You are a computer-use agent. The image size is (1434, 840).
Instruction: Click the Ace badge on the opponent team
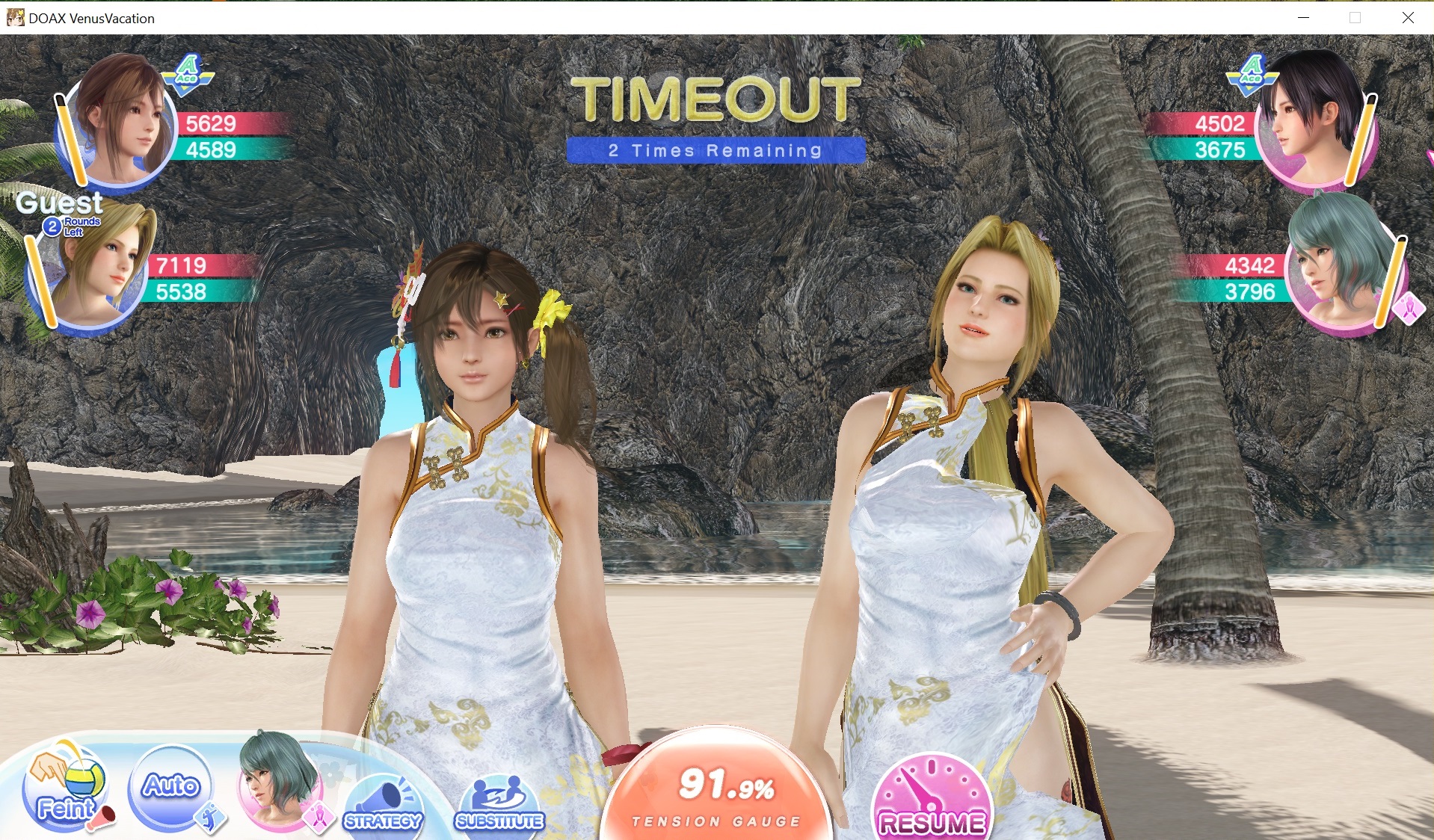[x=1254, y=72]
